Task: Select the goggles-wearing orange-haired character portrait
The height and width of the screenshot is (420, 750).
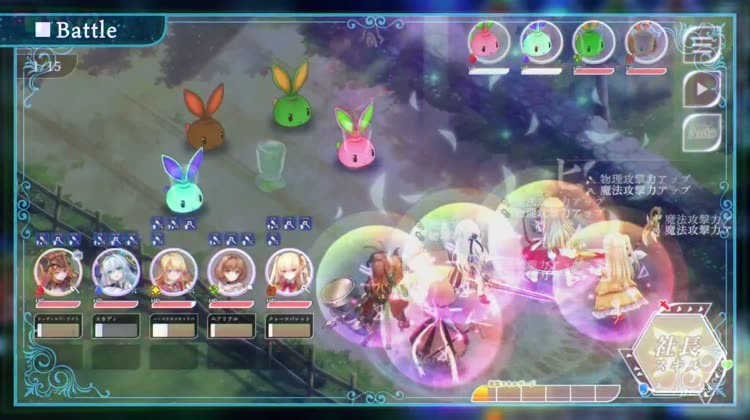Action: 56,270
